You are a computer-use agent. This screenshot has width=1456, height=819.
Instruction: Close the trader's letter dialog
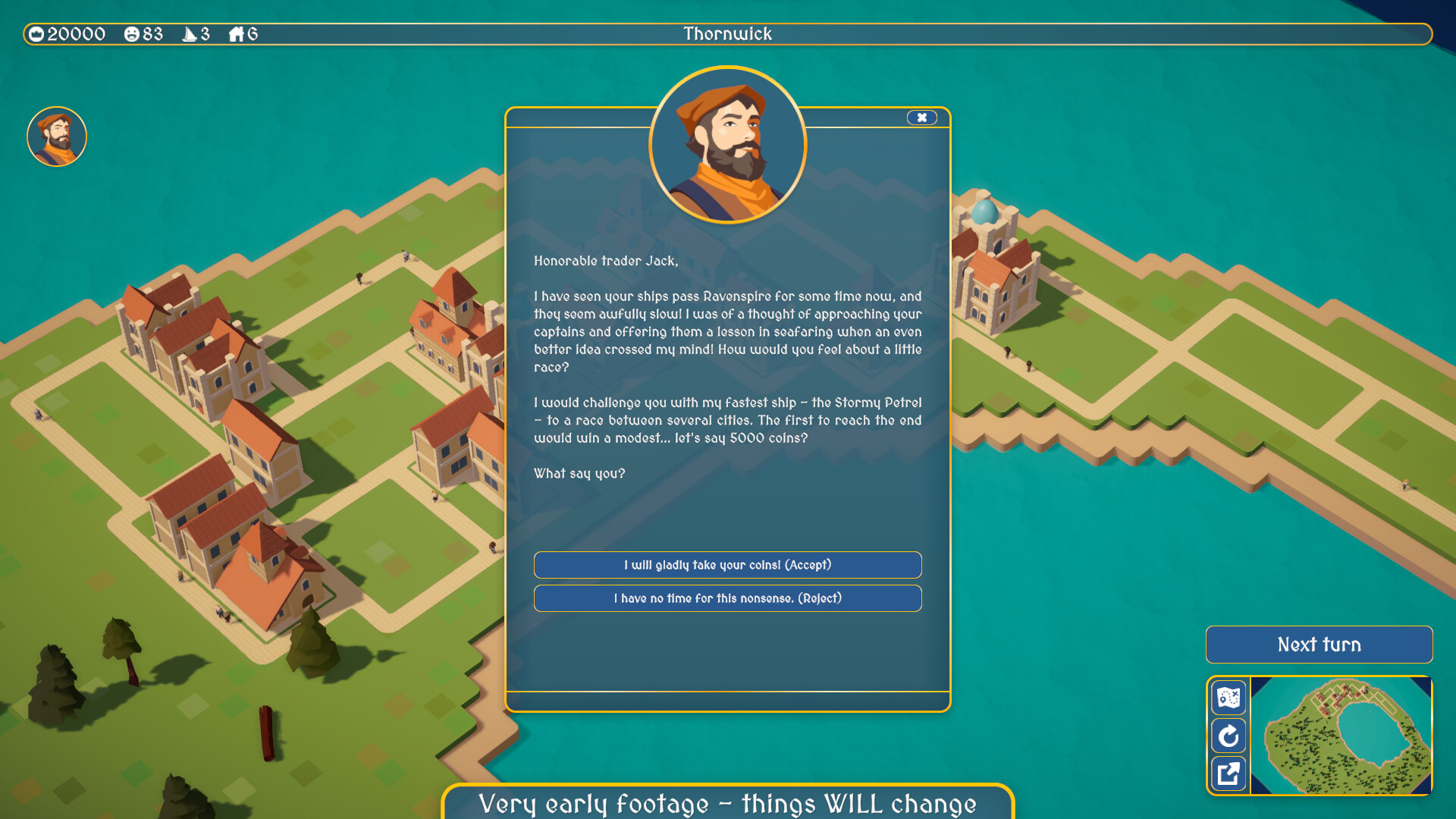coord(921,118)
